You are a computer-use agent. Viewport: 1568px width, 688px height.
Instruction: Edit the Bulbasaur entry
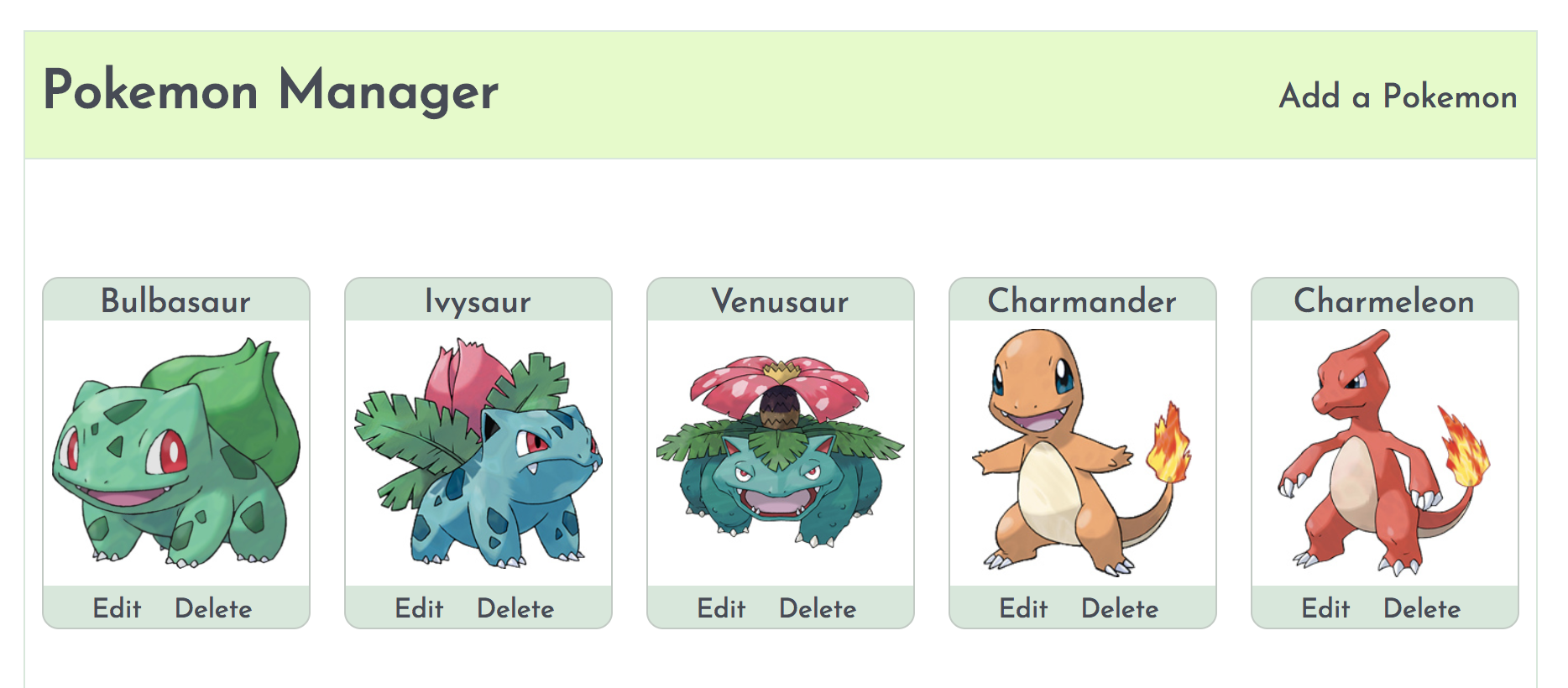[x=118, y=609]
